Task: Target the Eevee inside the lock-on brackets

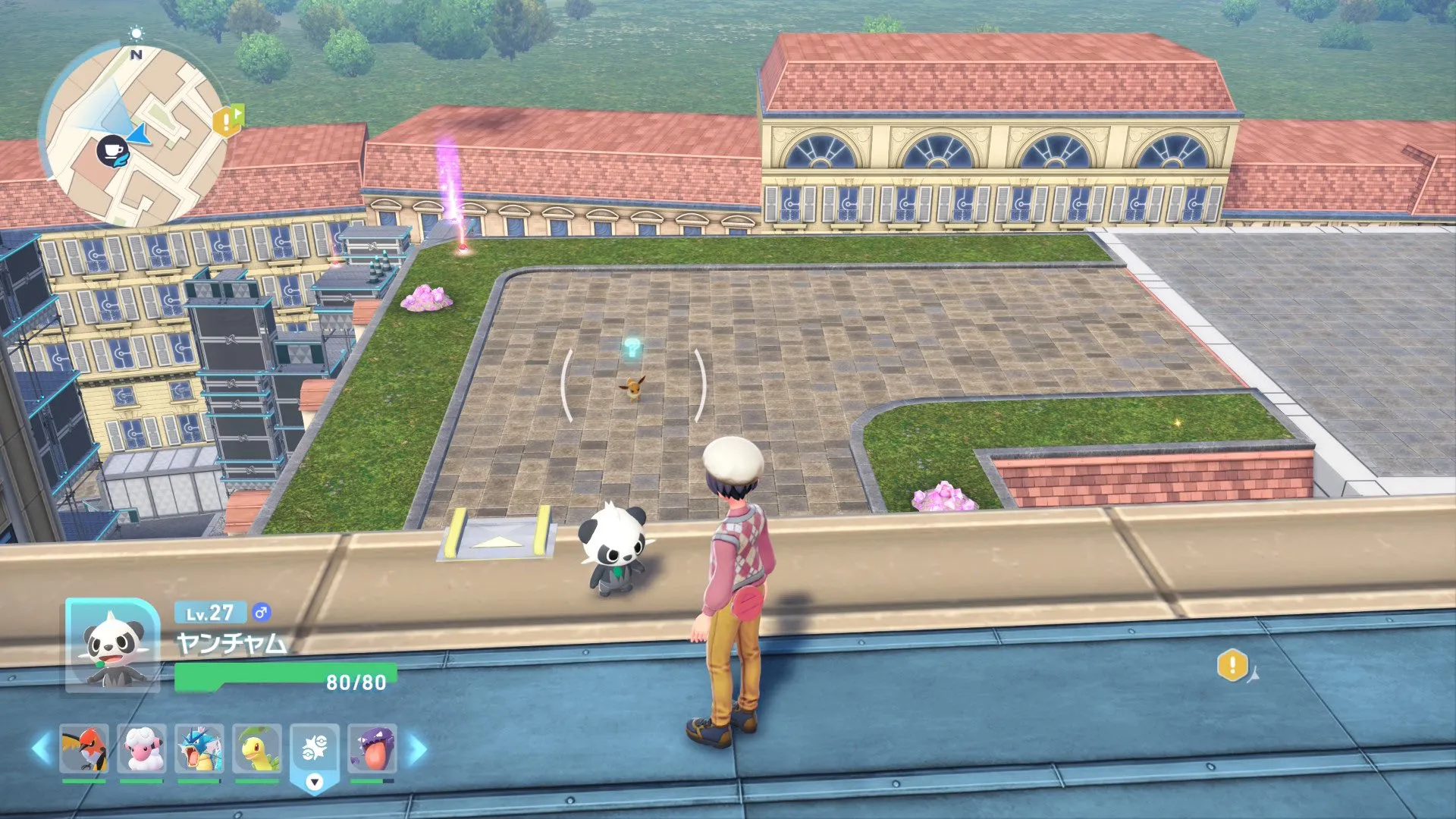Action: [x=632, y=388]
